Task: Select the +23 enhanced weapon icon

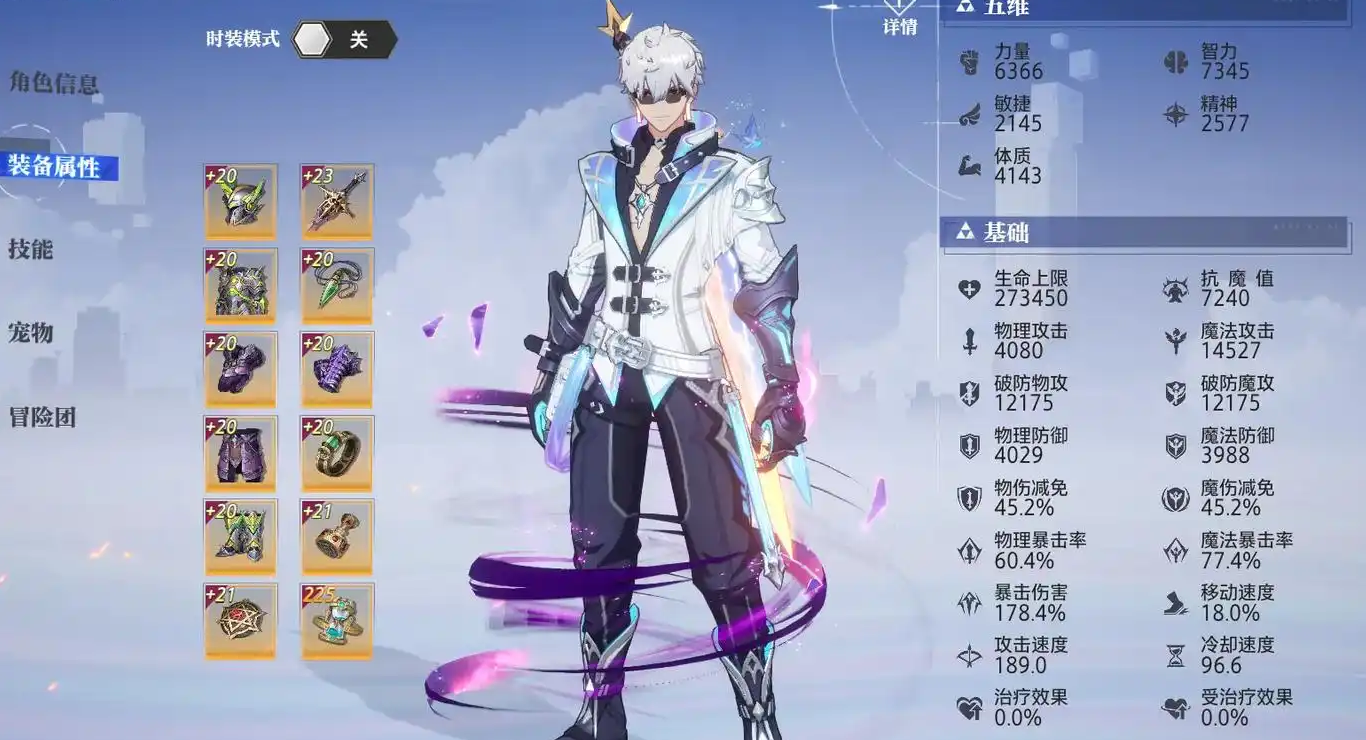Action: tap(336, 201)
